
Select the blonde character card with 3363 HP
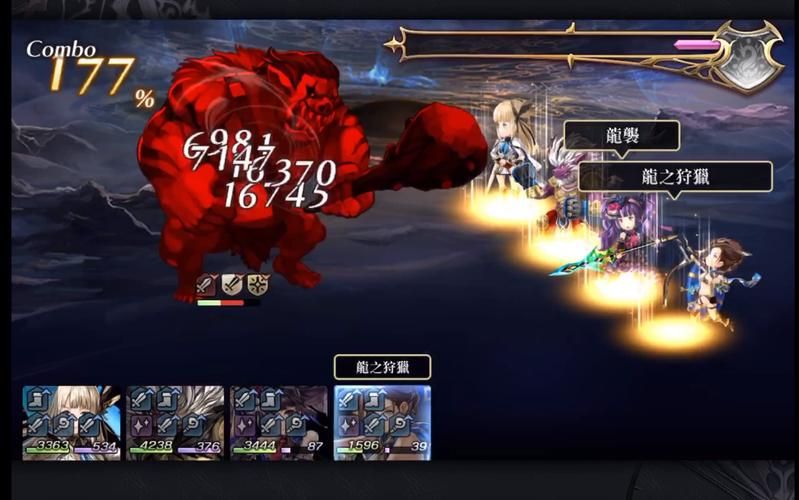click(72, 422)
